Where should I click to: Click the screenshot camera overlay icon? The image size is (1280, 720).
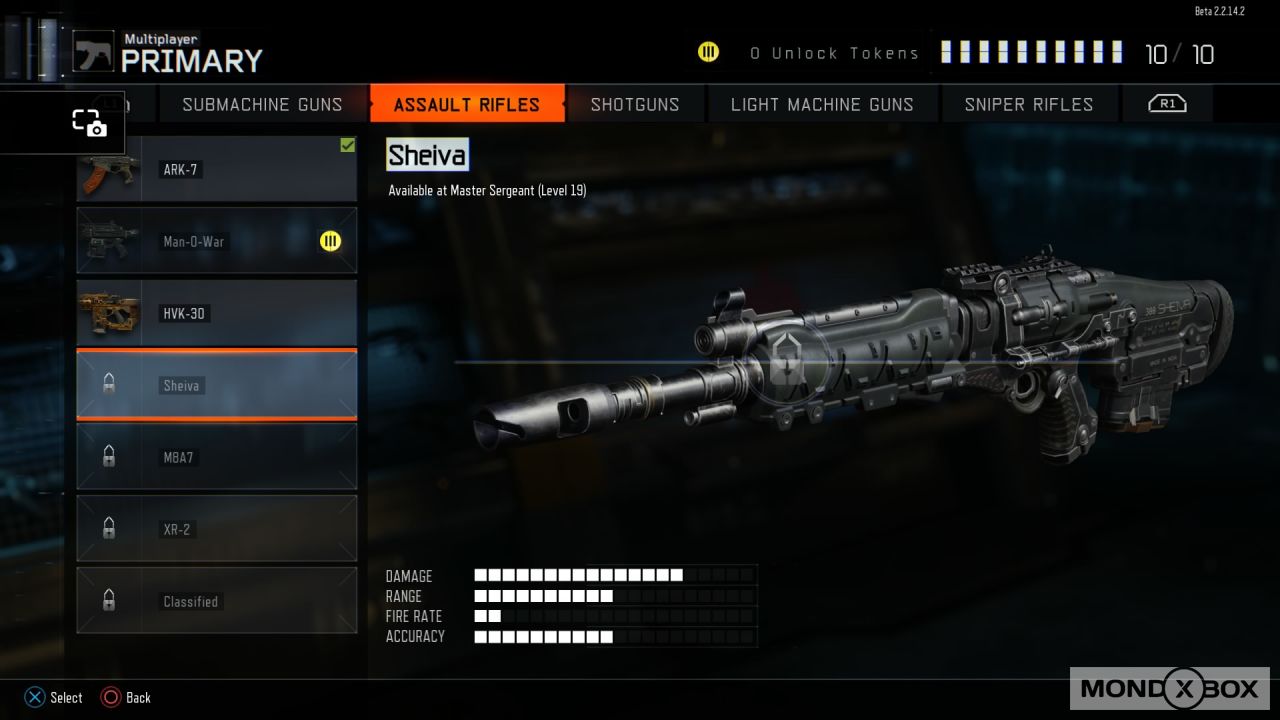click(89, 123)
